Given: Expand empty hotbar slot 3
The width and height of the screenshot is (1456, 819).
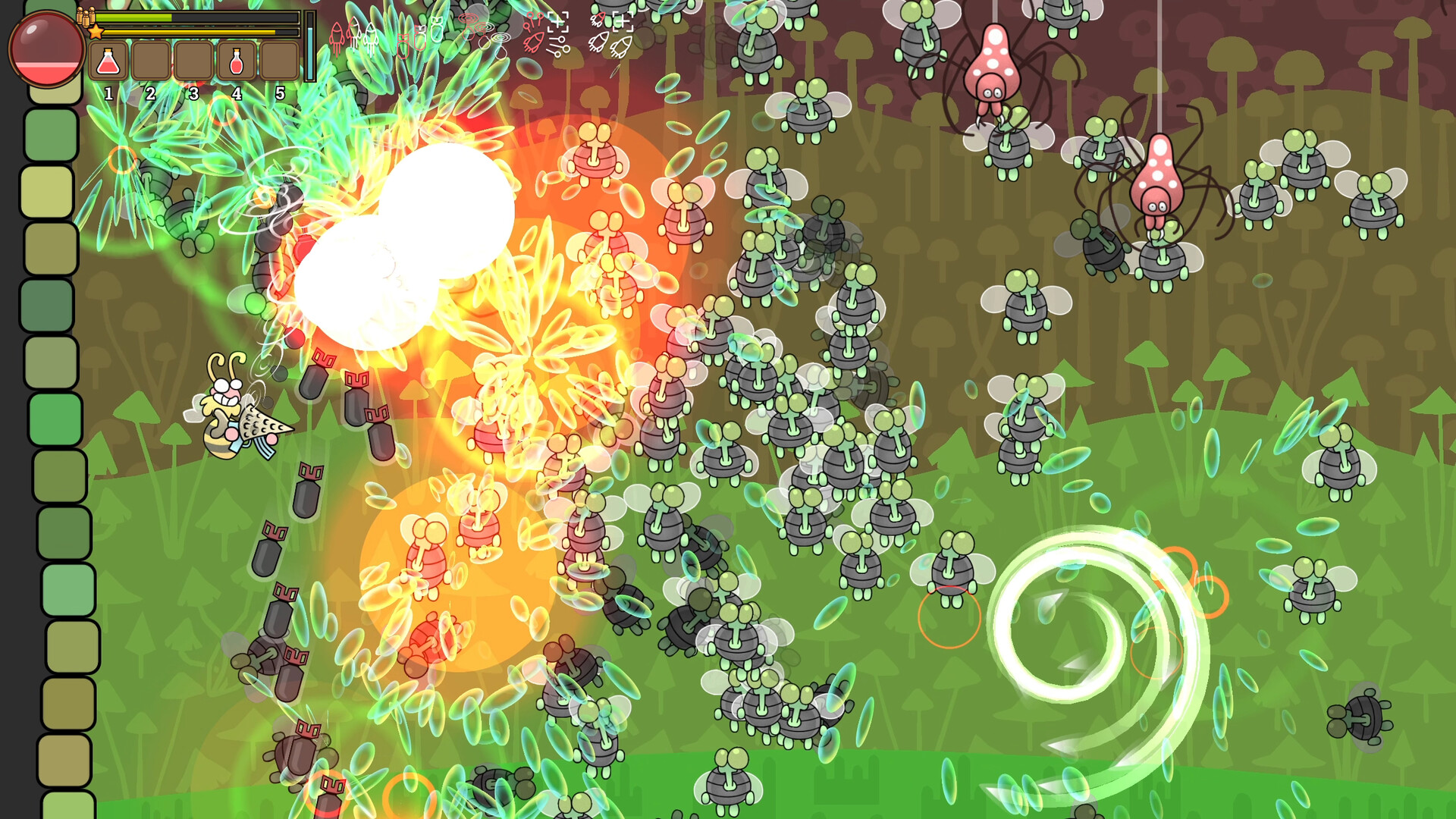Looking at the screenshot, I should (x=195, y=61).
